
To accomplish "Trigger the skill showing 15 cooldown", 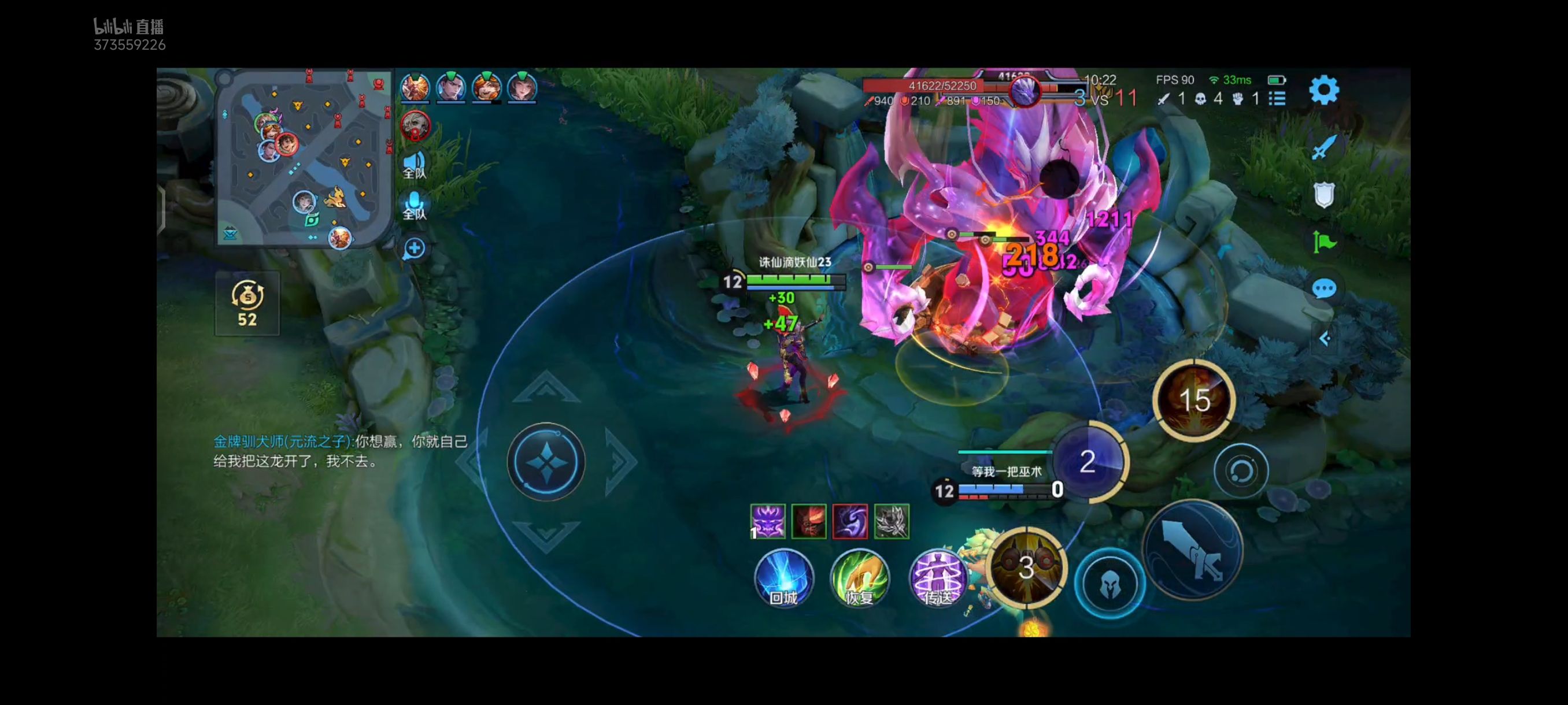I will (x=1194, y=400).
